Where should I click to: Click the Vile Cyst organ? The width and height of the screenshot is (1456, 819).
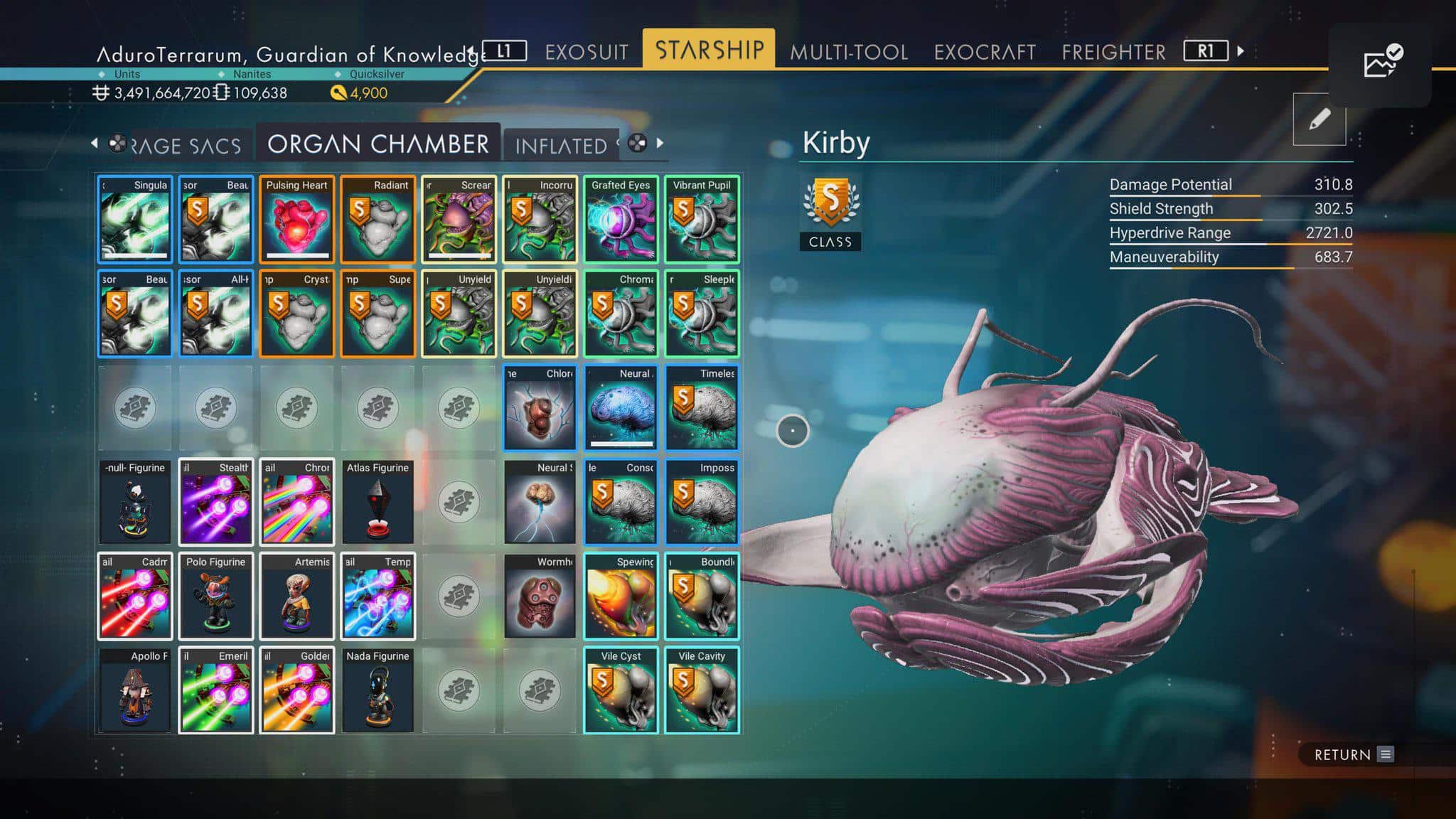pyautogui.click(x=621, y=690)
